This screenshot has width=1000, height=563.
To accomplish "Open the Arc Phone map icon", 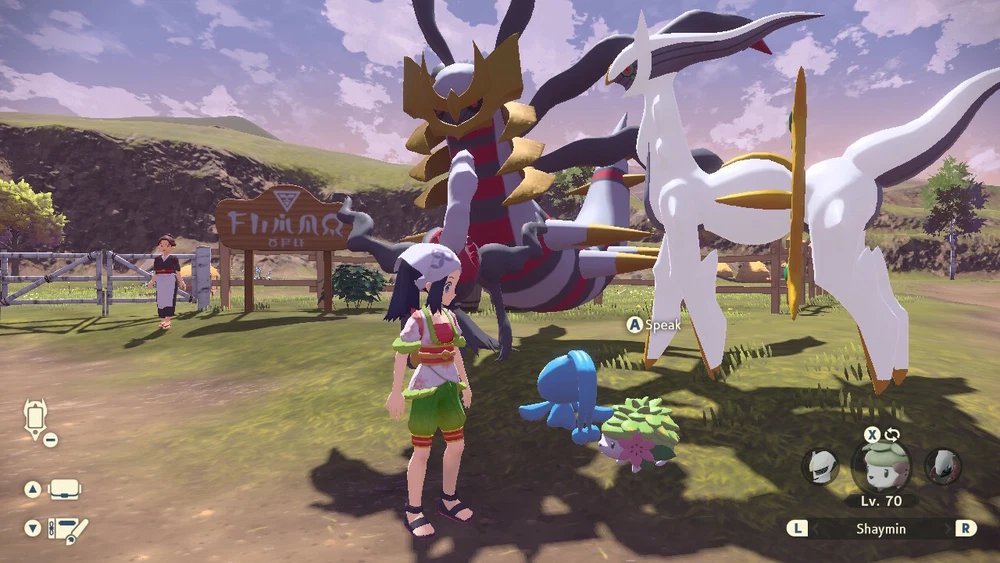I will coord(36,417).
